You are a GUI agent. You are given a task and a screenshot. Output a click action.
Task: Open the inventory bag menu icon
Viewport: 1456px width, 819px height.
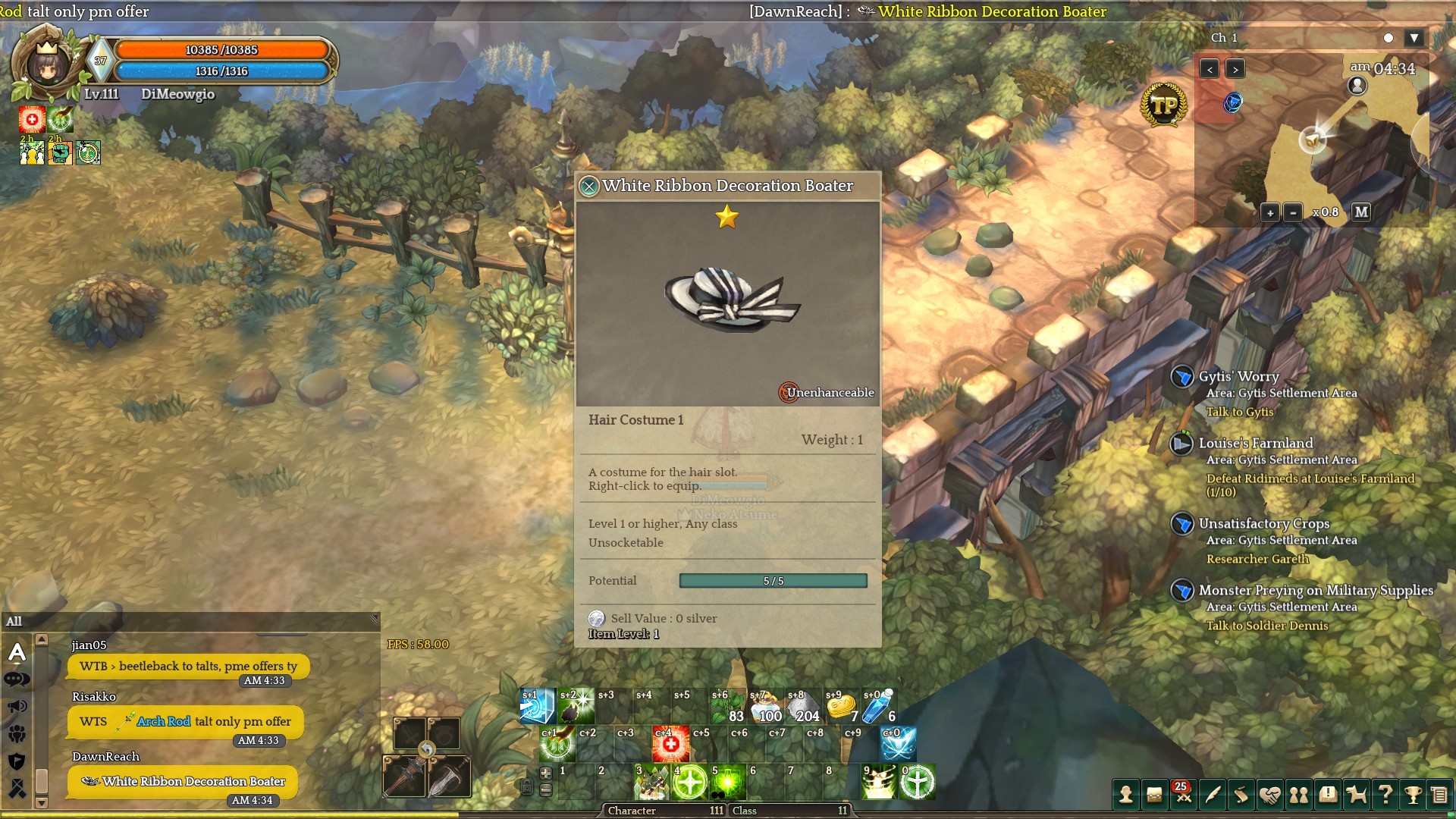tap(1154, 795)
